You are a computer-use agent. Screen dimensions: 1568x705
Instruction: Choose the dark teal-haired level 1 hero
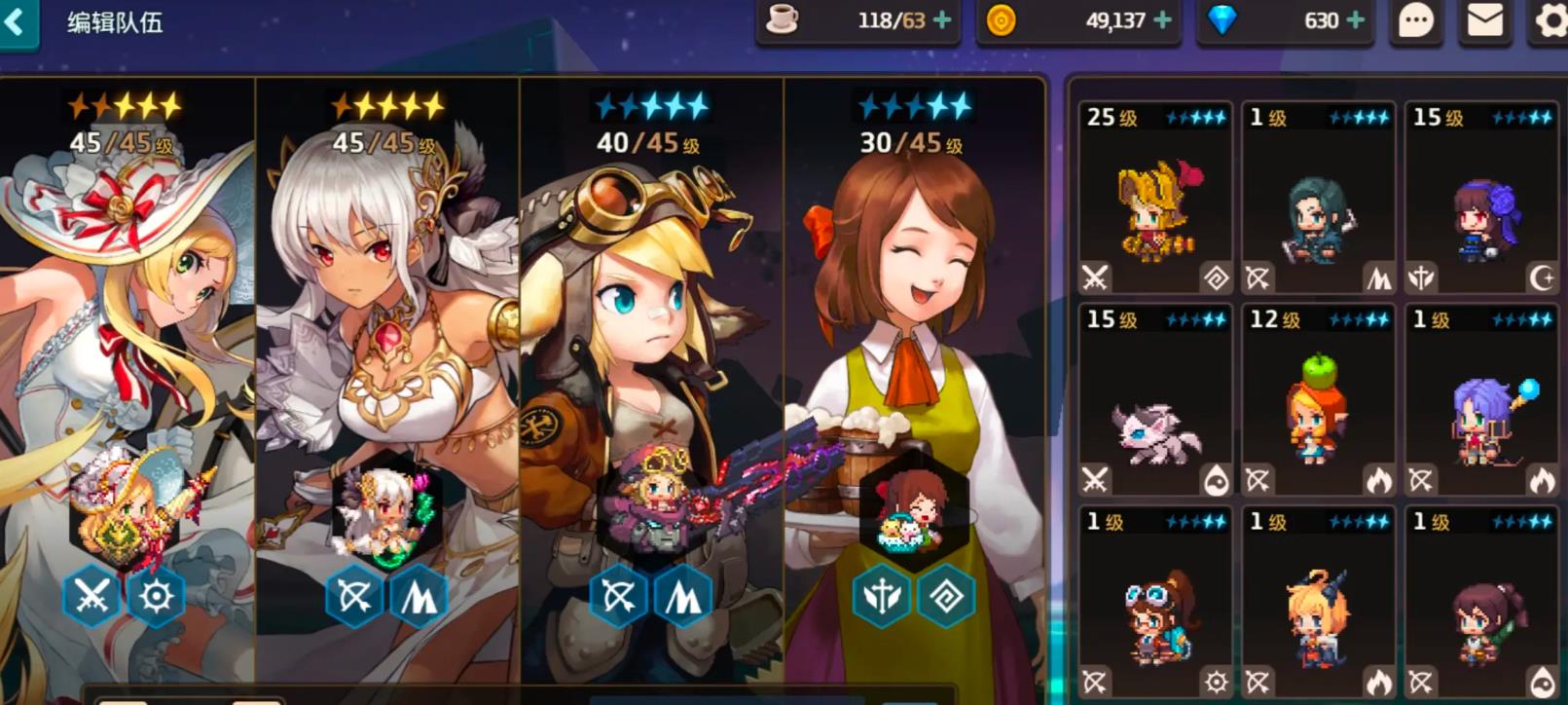[1318, 198]
